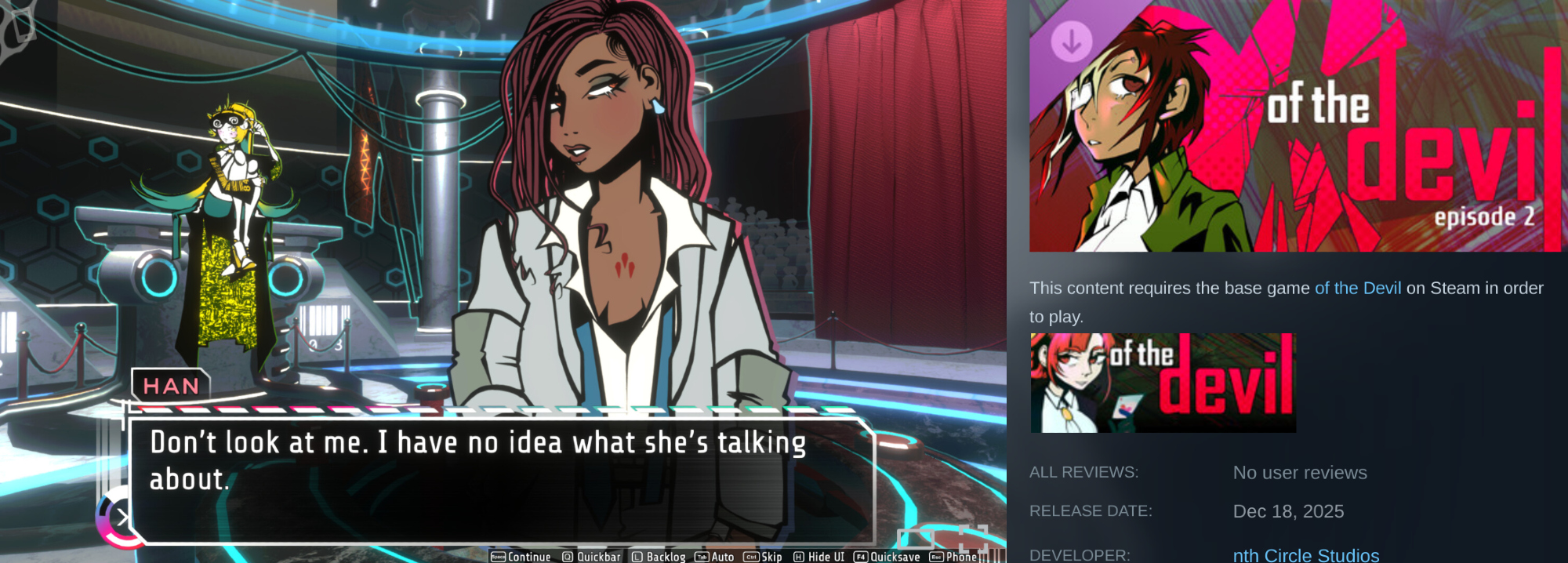Select the base game capsule thumbnail

pos(1163,383)
